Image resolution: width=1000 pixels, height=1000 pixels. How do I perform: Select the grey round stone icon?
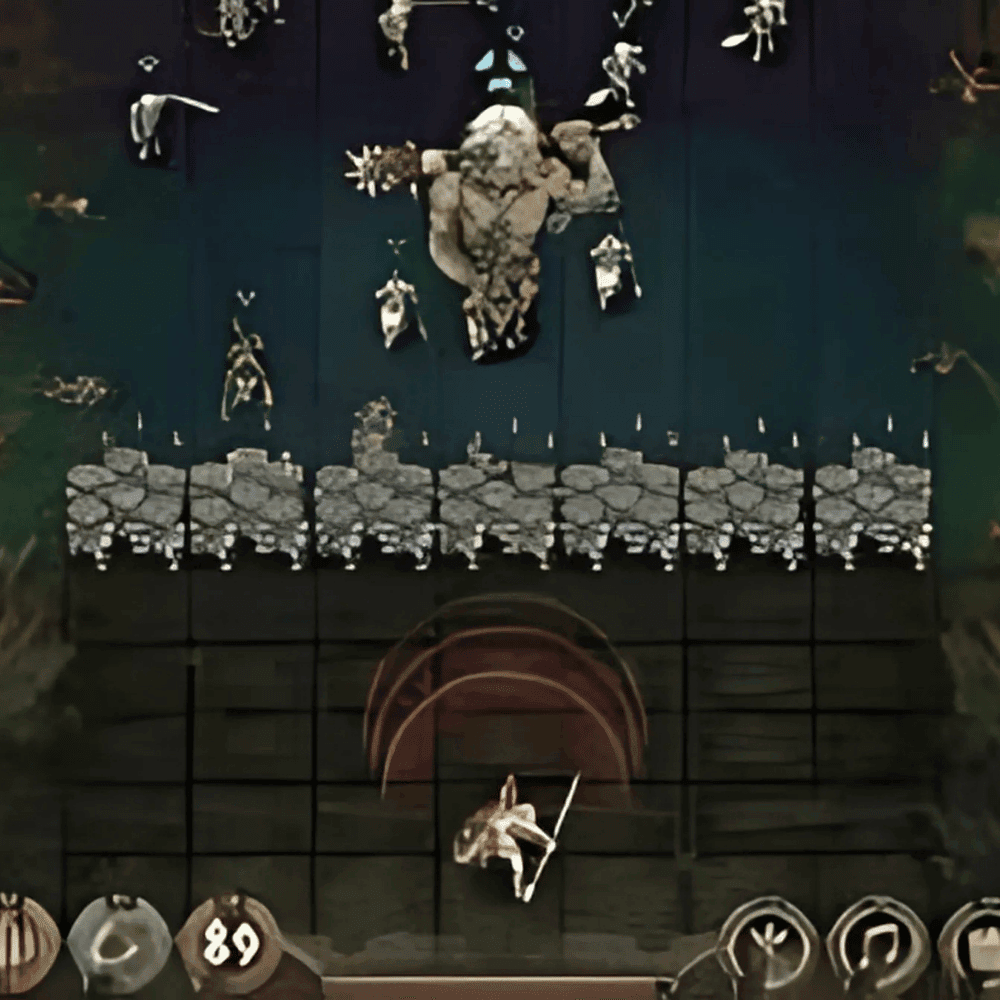pos(119,944)
